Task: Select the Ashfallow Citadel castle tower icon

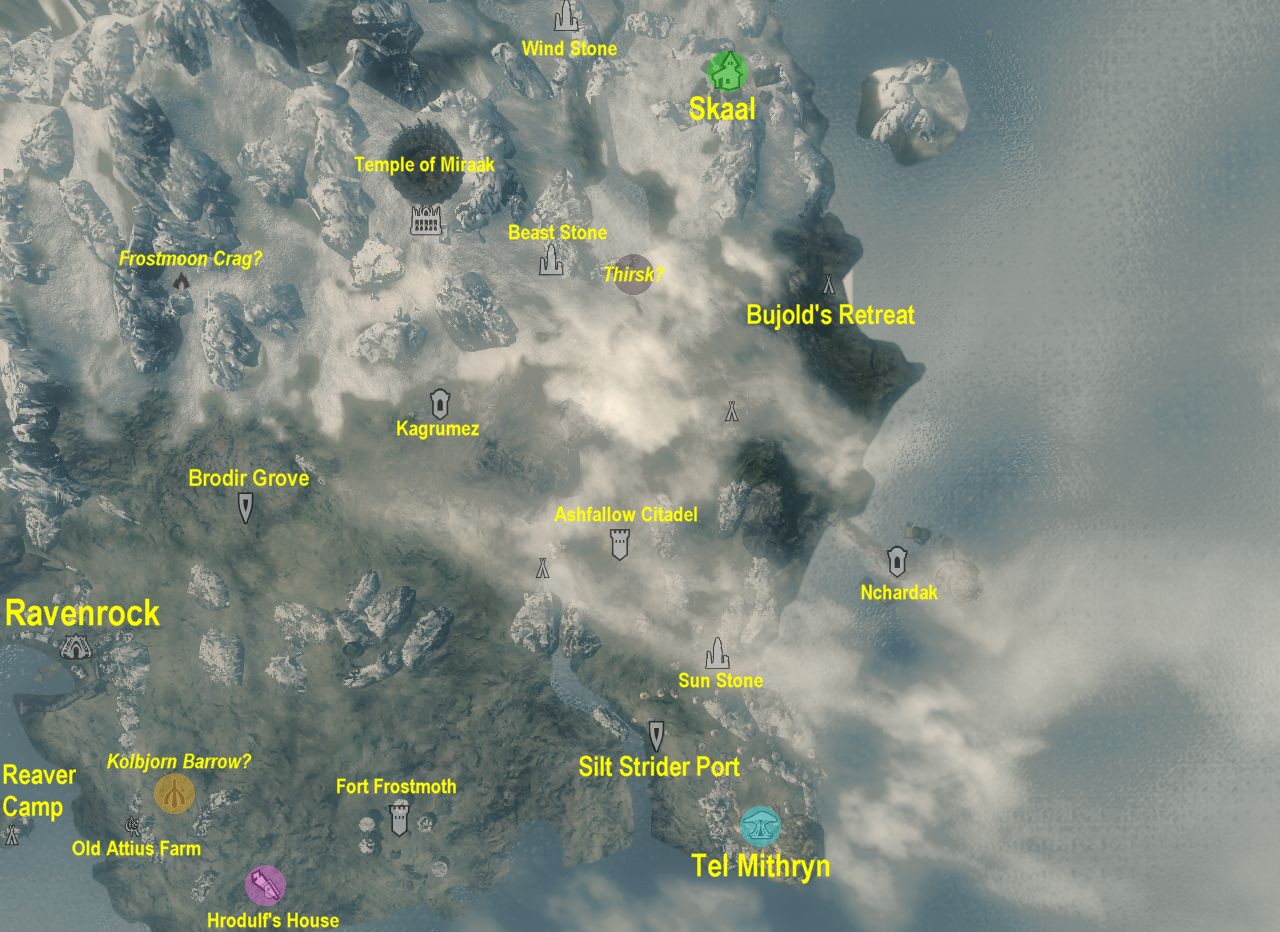Action: click(x=618, y=543)
